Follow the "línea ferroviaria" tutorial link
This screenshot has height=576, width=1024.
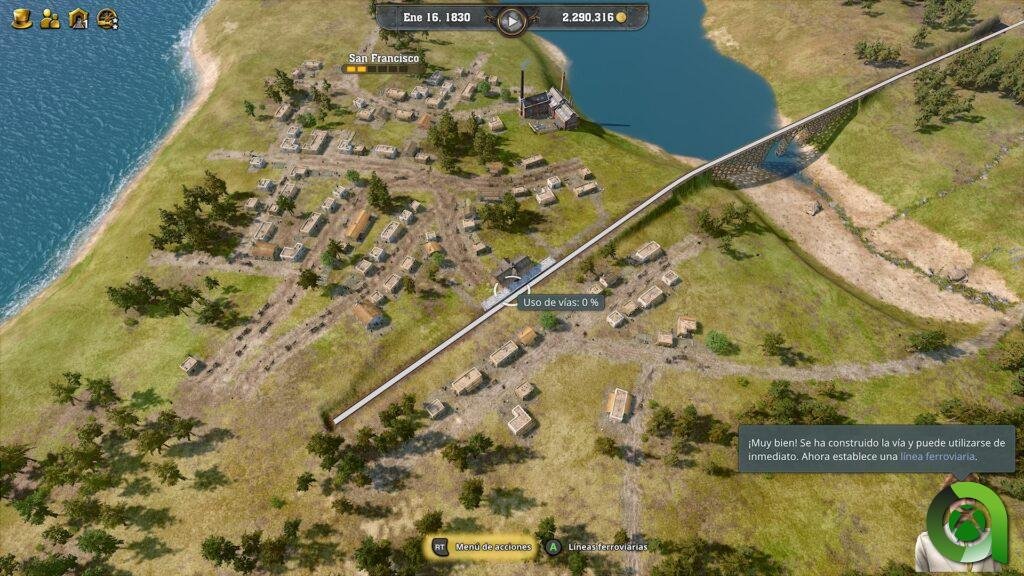pos(937,457)
